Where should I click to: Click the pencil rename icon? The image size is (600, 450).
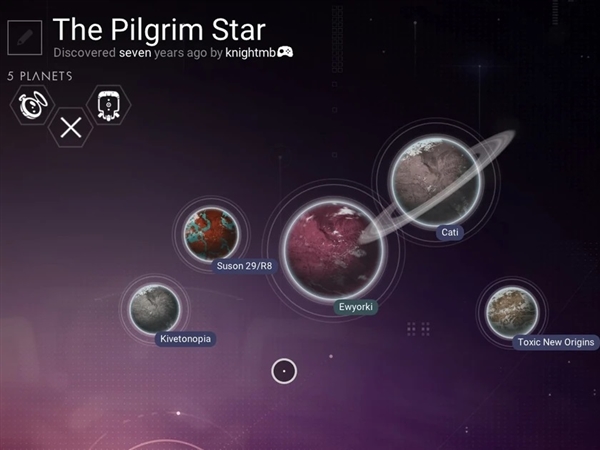24,37
